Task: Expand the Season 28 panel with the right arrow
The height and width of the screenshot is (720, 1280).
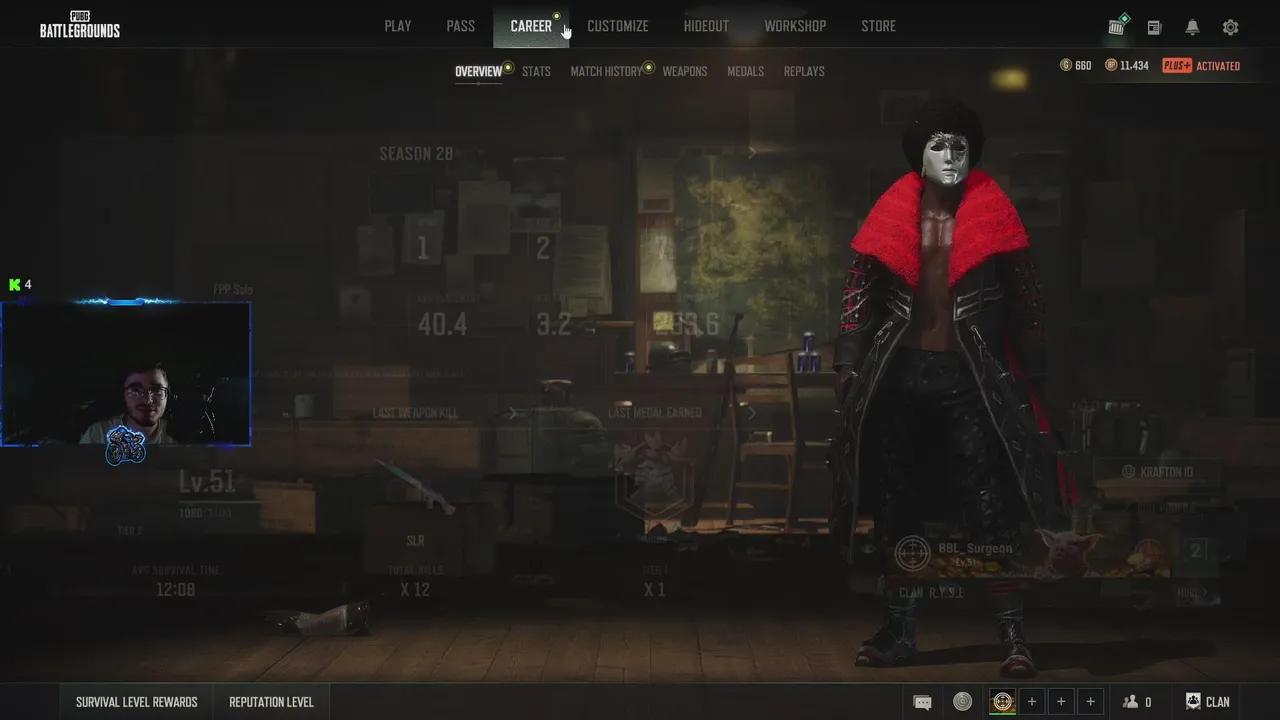Action: [752, 152]
